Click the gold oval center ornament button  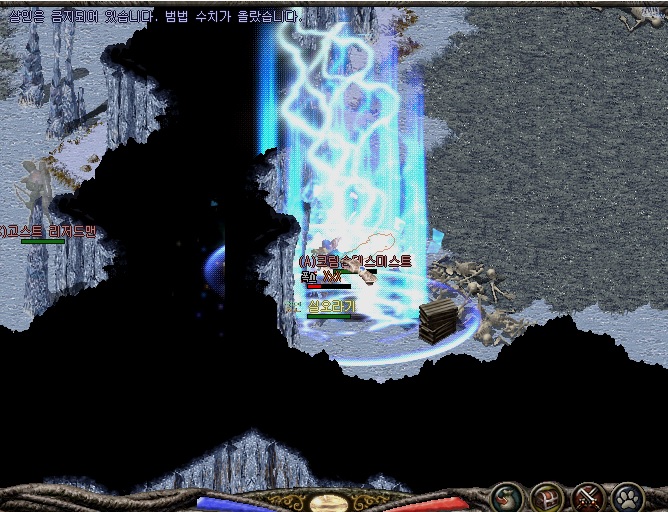click(x=327, y=504)
